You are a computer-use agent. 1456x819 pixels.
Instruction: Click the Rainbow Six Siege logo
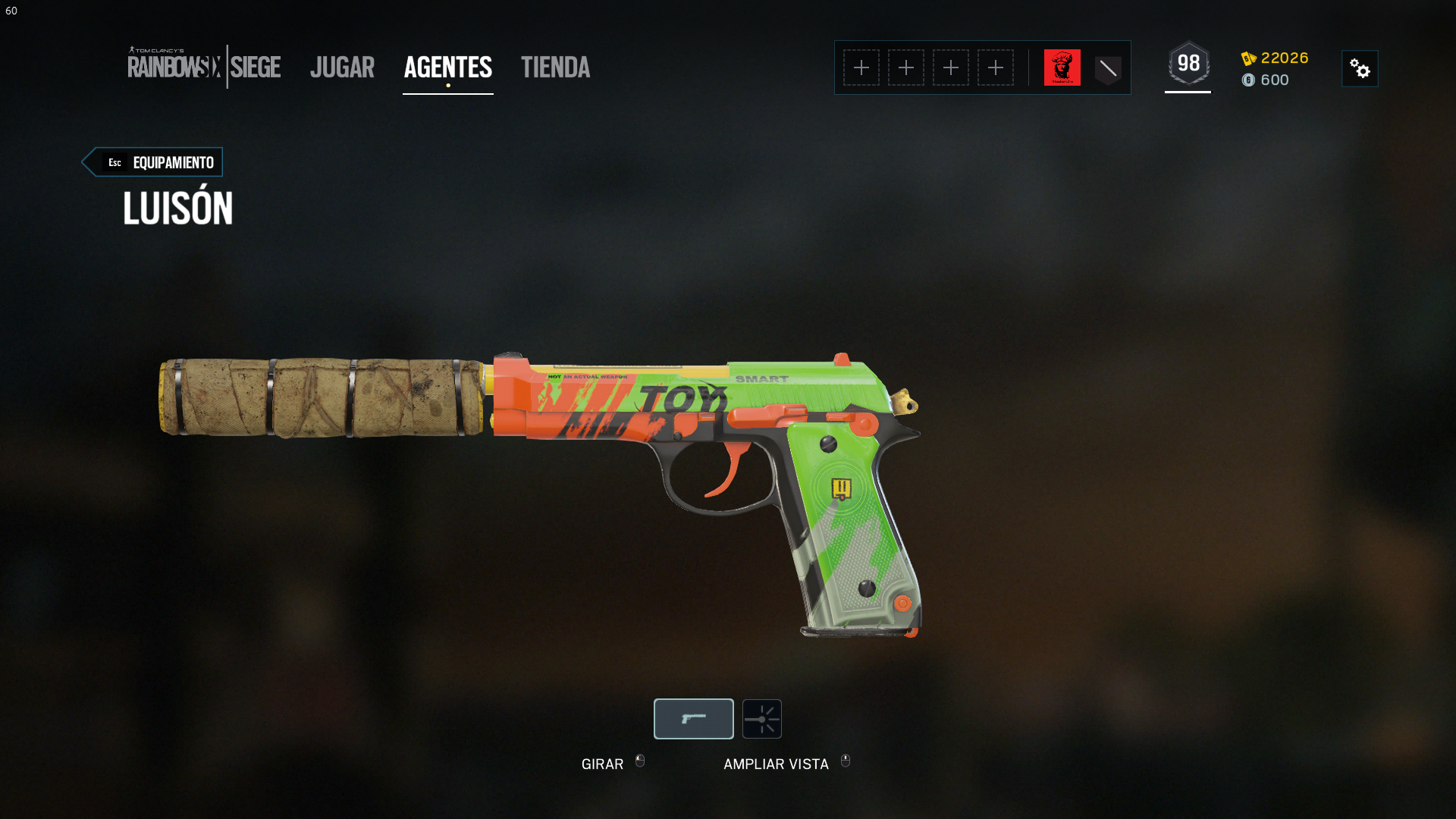pos(203,67)
